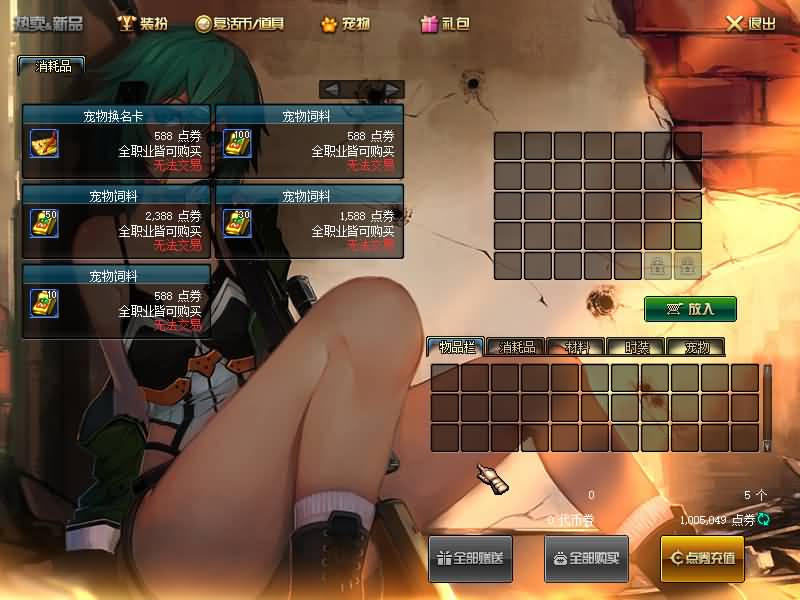Open the 复活币/道具 shop tab
Viewport: 800px width, 600px height.
coord(241,23)
